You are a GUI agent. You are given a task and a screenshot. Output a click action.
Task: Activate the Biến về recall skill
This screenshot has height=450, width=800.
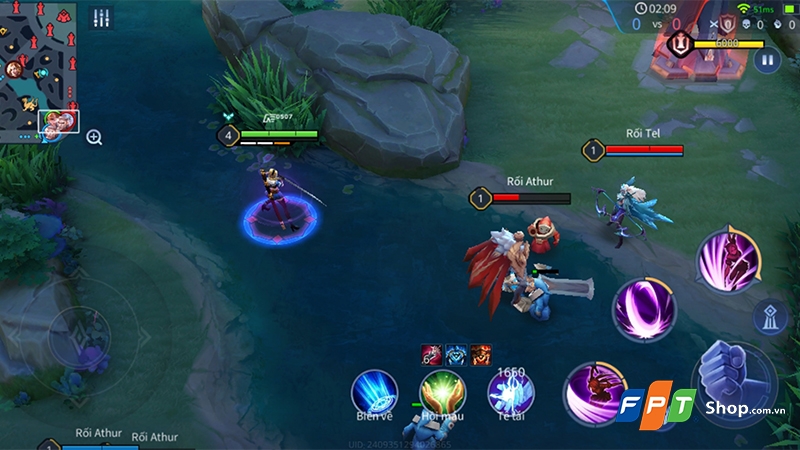tap(374, 393)
